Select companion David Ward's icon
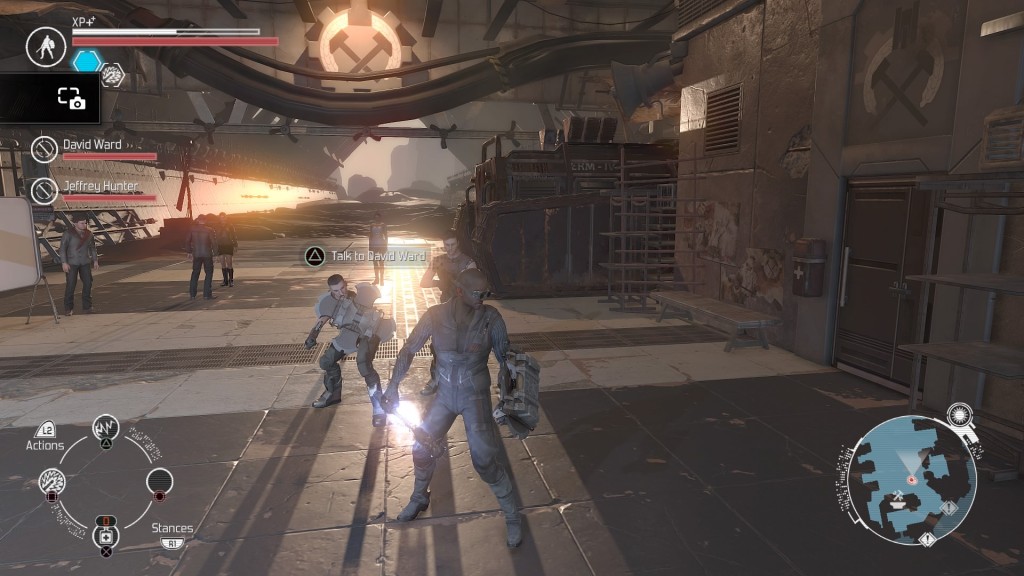This screenshot has height=576, width=1024. [44, 149]
